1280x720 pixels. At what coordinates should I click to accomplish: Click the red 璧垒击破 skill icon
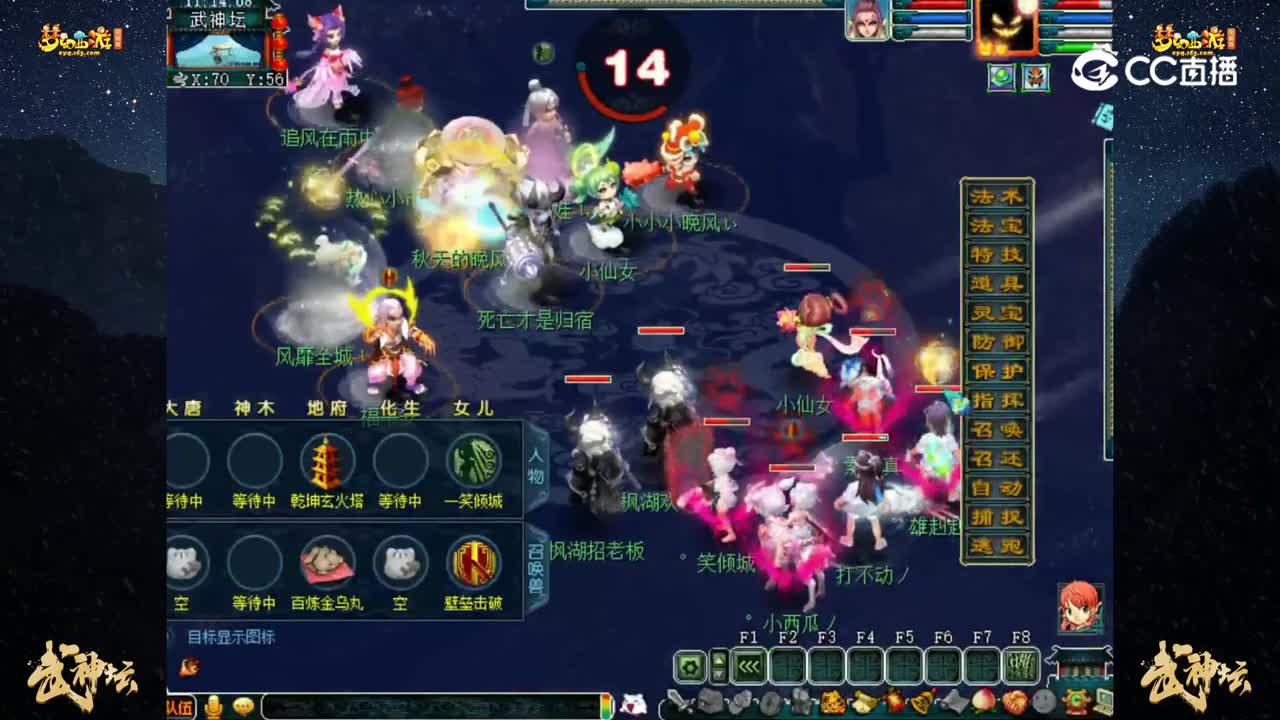[472, 562]
